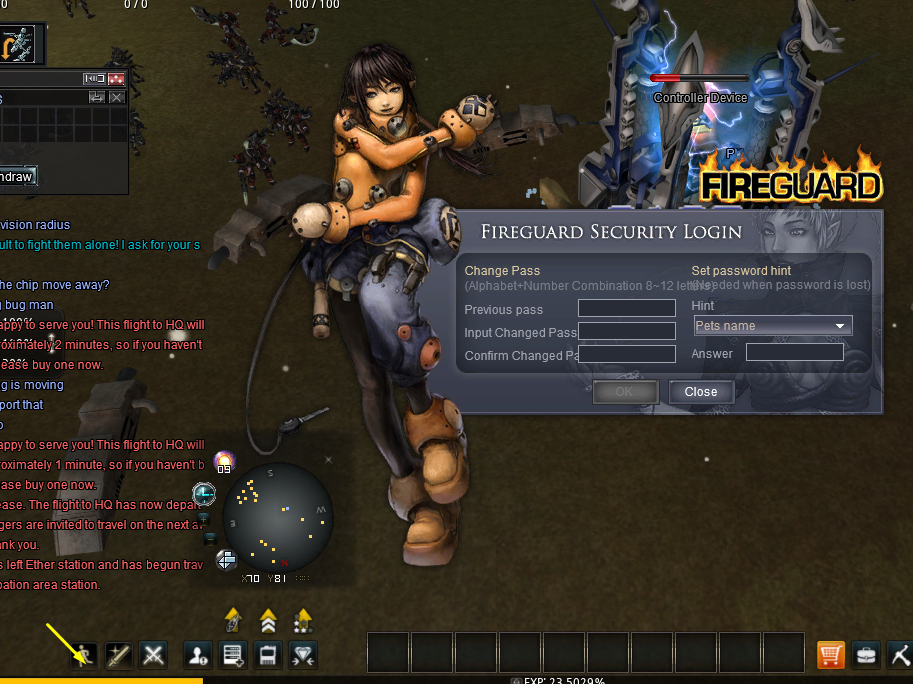Screen dimensions: 913x684
Task: Close the Fireguard Security Login dialog
Action: point(701,392)
